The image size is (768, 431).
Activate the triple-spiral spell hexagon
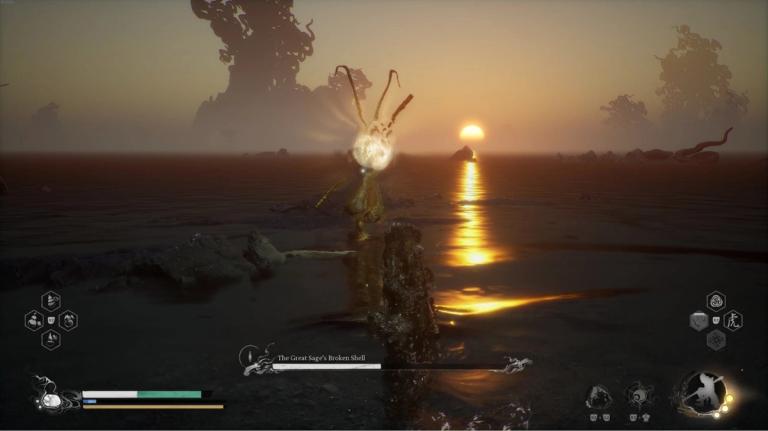(x=716, y=301)
